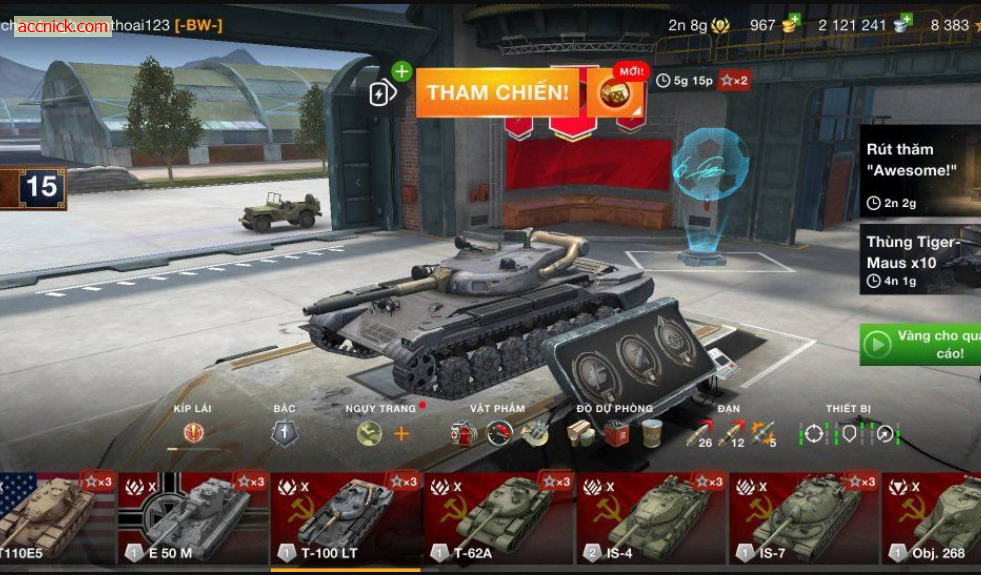Open the equipment (Thiết bị) slots
The width and height of the screenshot is (981, 575).
(849, 433)
